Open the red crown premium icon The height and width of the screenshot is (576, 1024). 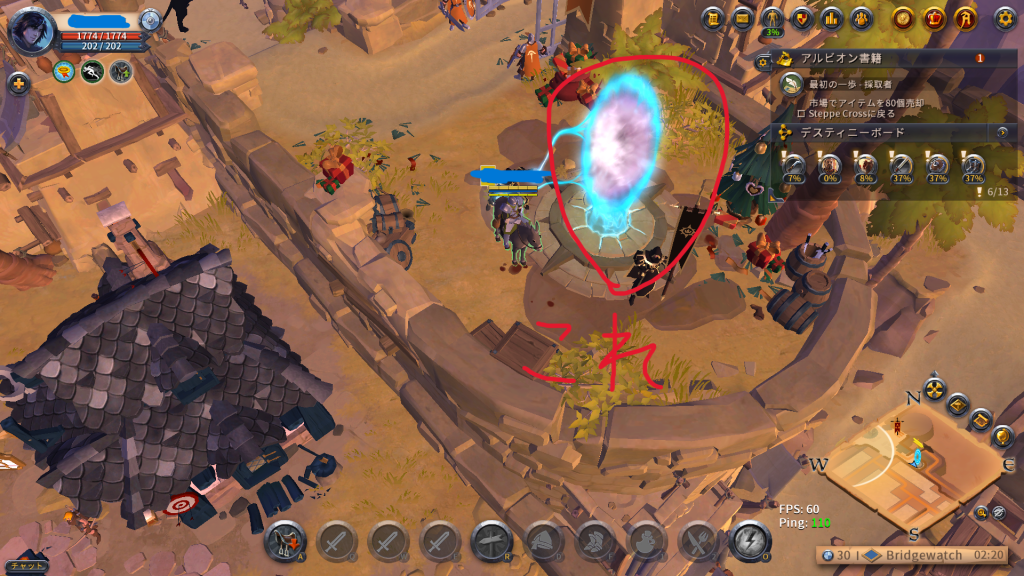[x=934, y=18]
